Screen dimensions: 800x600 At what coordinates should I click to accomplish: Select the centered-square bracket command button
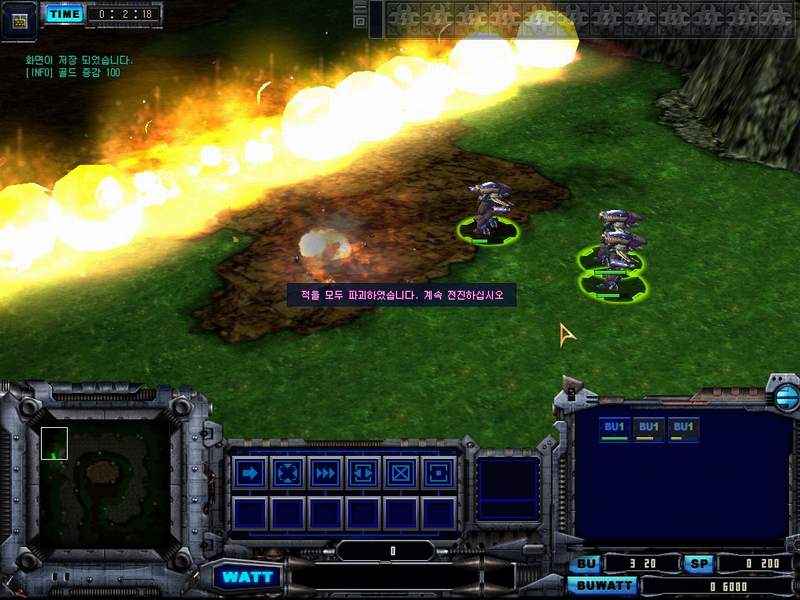pos(438,472)
